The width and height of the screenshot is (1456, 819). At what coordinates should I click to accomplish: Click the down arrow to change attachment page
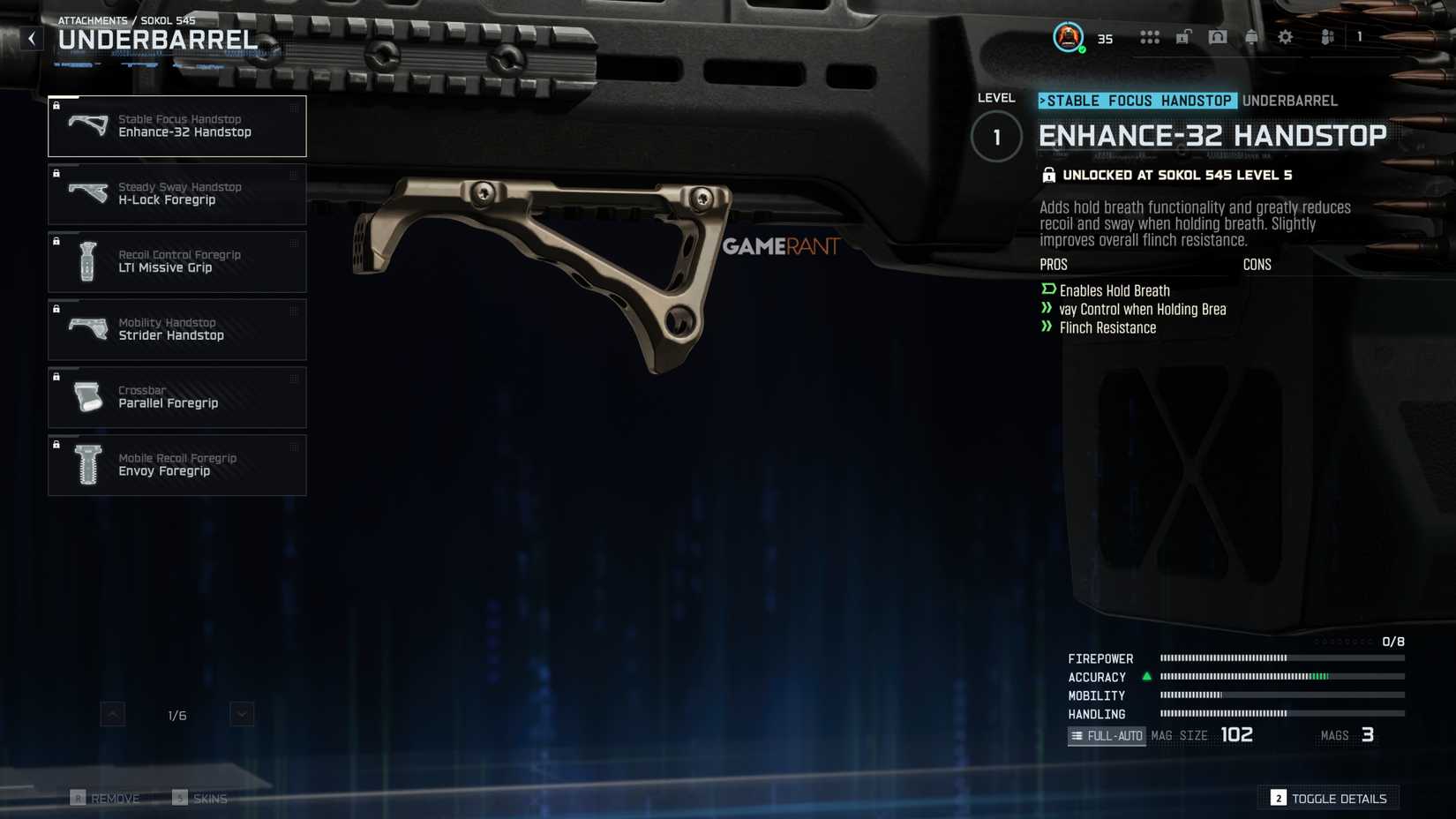point(241,714)
